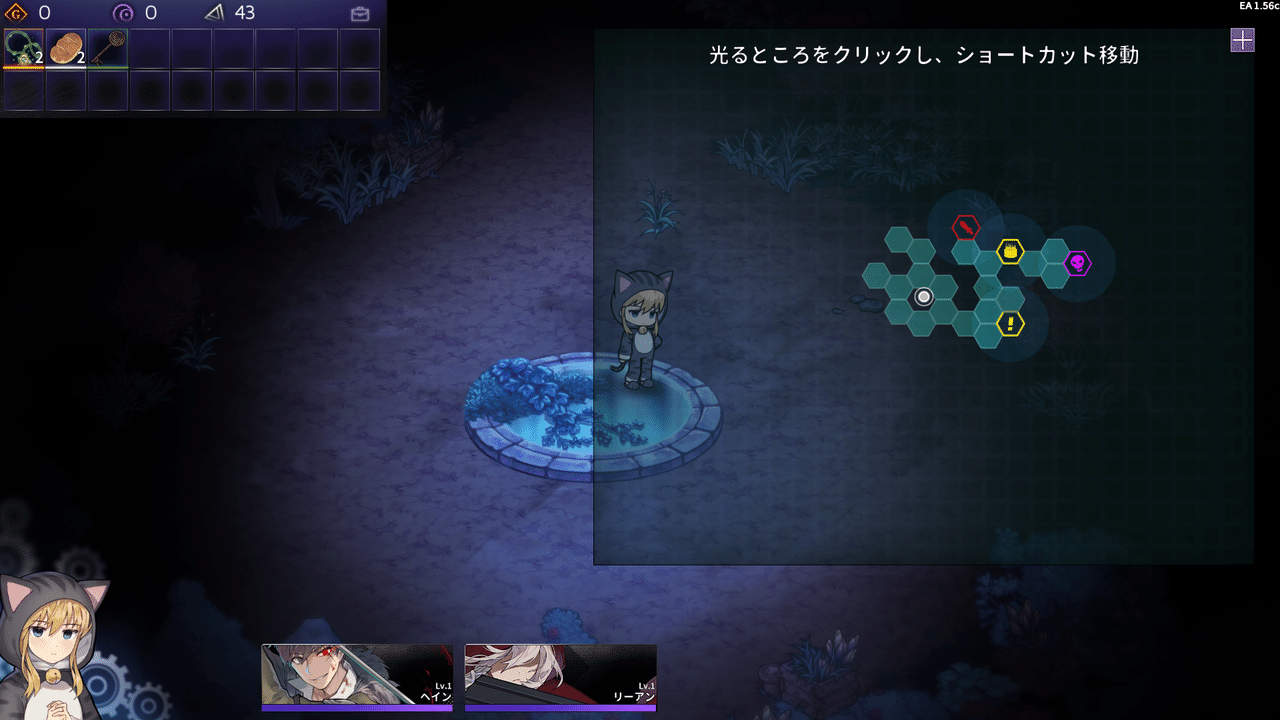Select the bread item stack in the inventory
This screenshot has height=720, width=1280.
point(65,48)
